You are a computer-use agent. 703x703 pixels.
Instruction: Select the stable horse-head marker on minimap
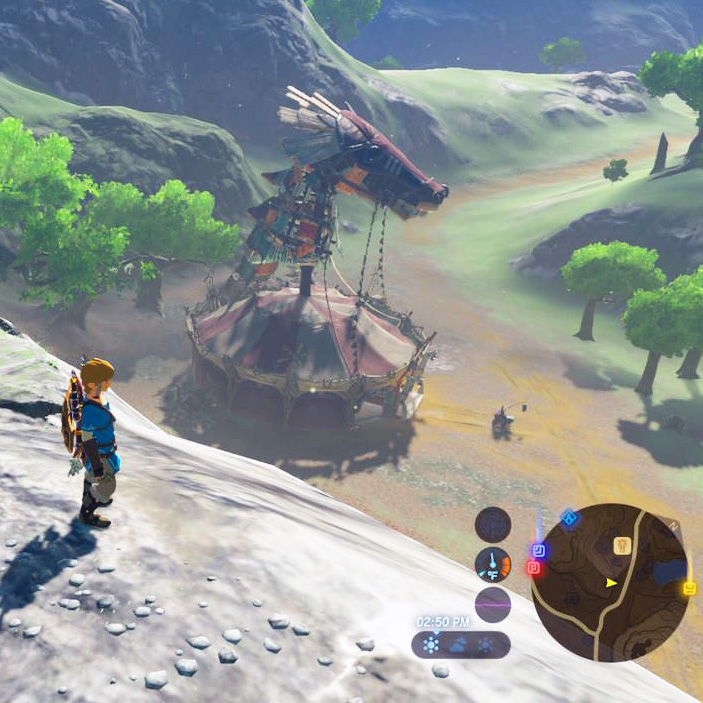coord(620,545)
